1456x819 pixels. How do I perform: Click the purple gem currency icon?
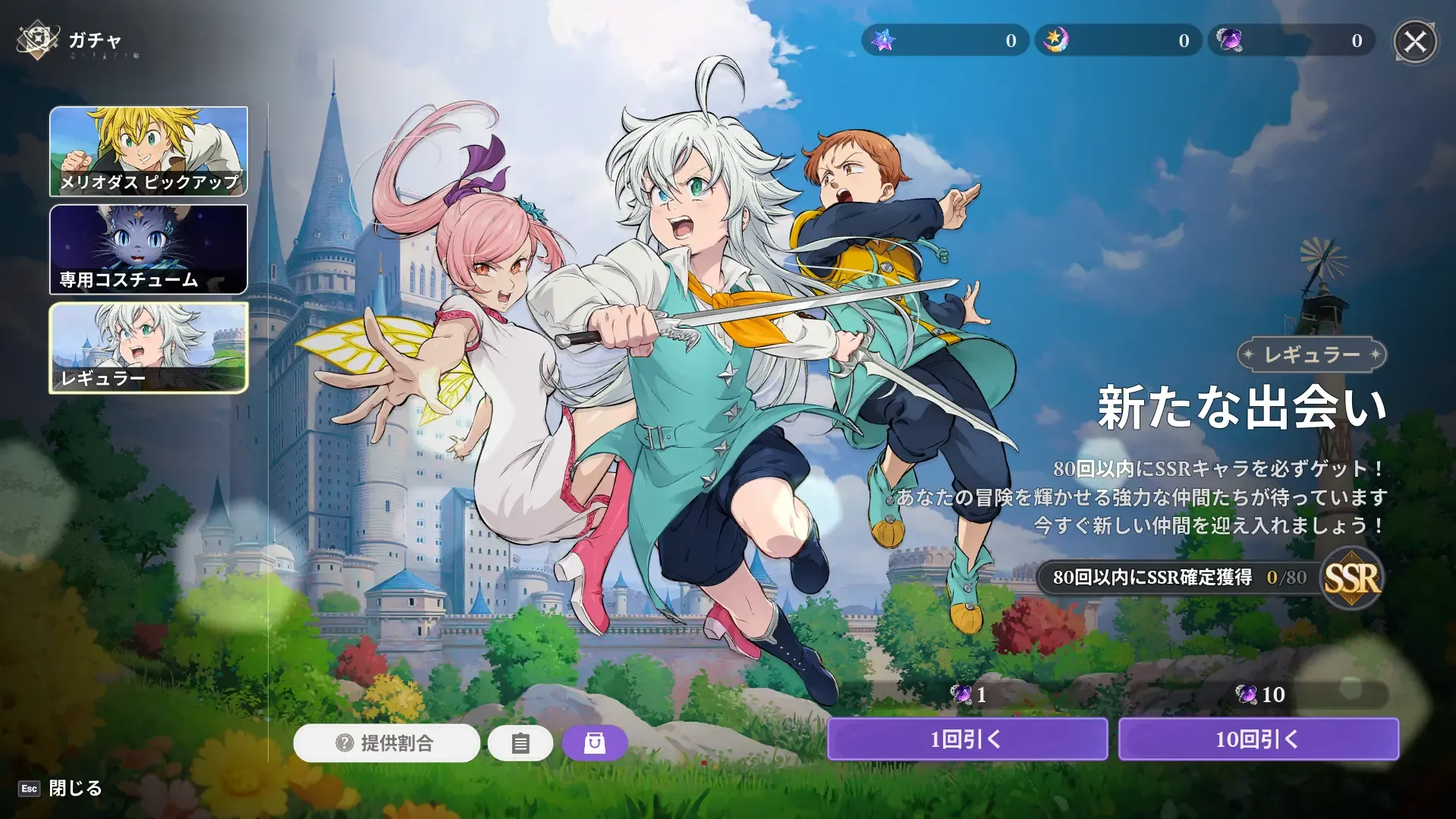tap(1230, 40)
